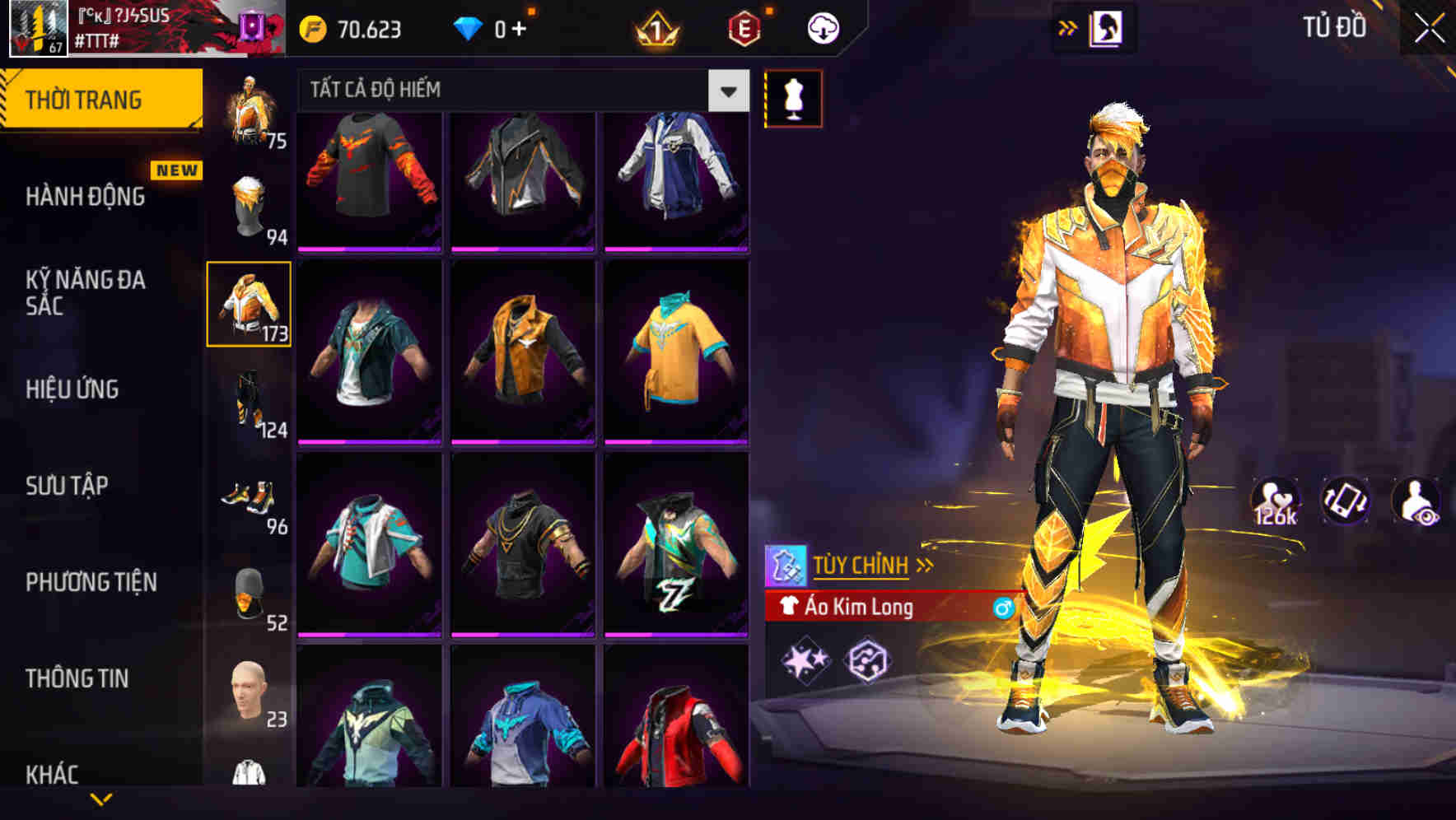Open the rank badge icon
Viewport: 1456px width, 820px height.
655,27
